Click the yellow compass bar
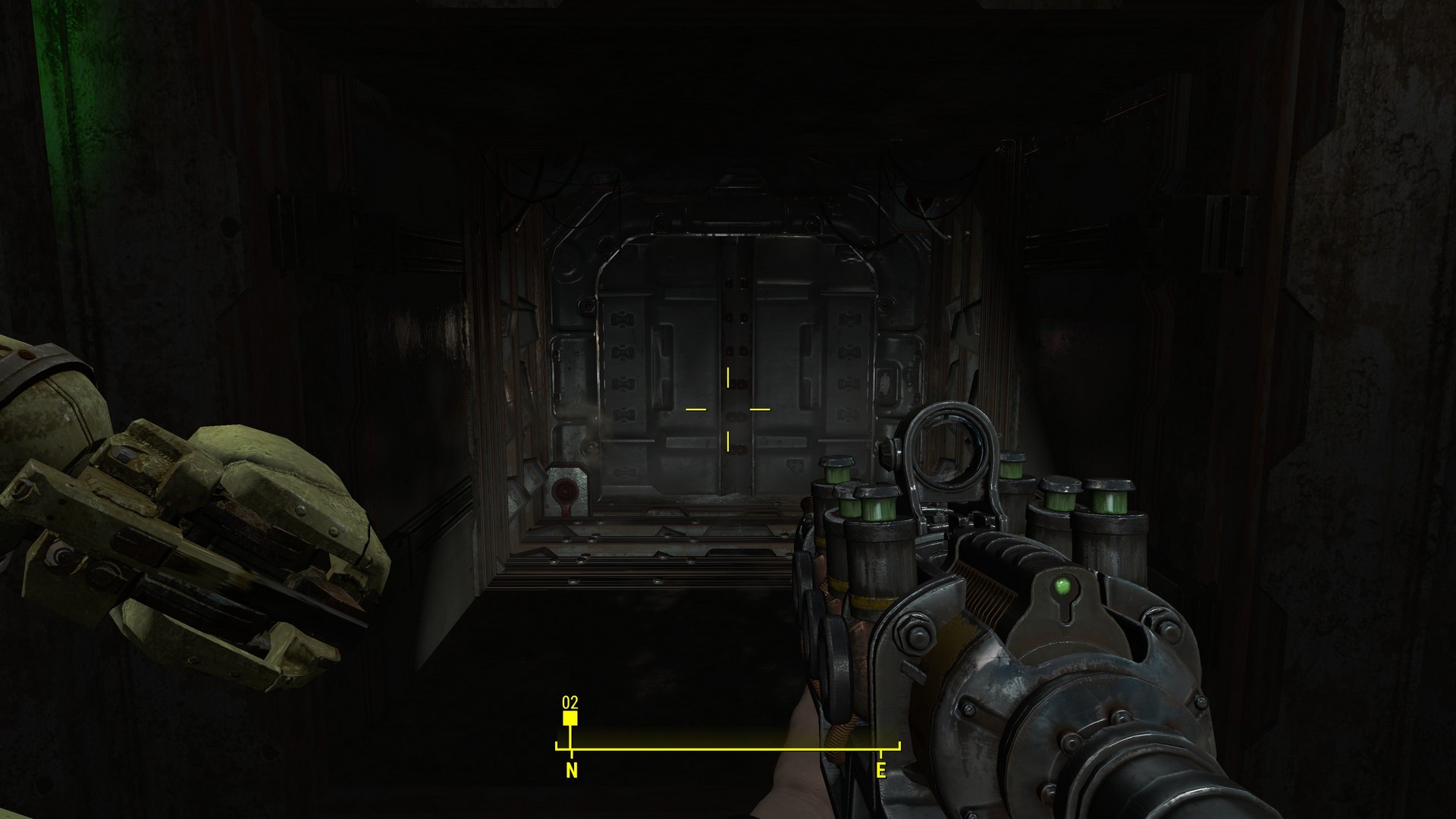This screenshot has width=1456, height=819. click(x=728, y=749)
